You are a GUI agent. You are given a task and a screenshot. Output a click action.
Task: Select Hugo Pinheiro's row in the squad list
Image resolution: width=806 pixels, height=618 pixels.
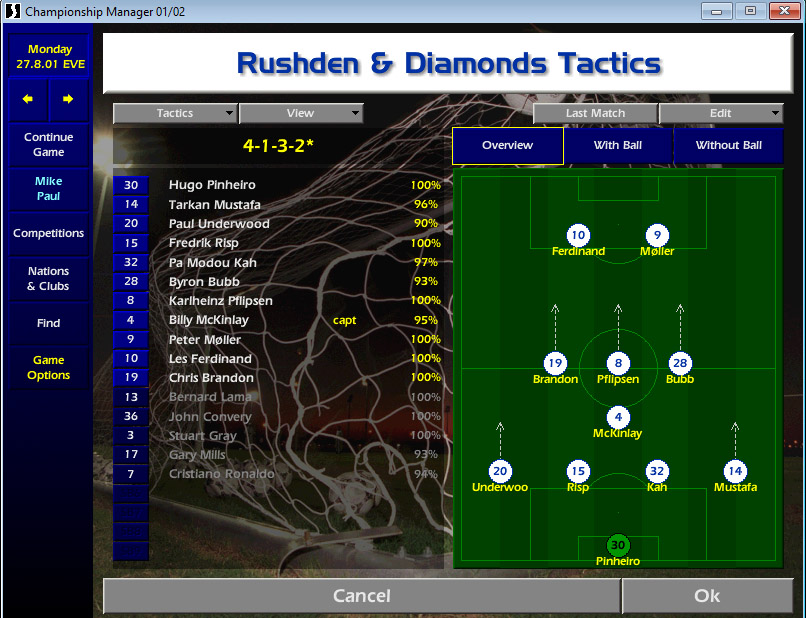tap(212, 185)
